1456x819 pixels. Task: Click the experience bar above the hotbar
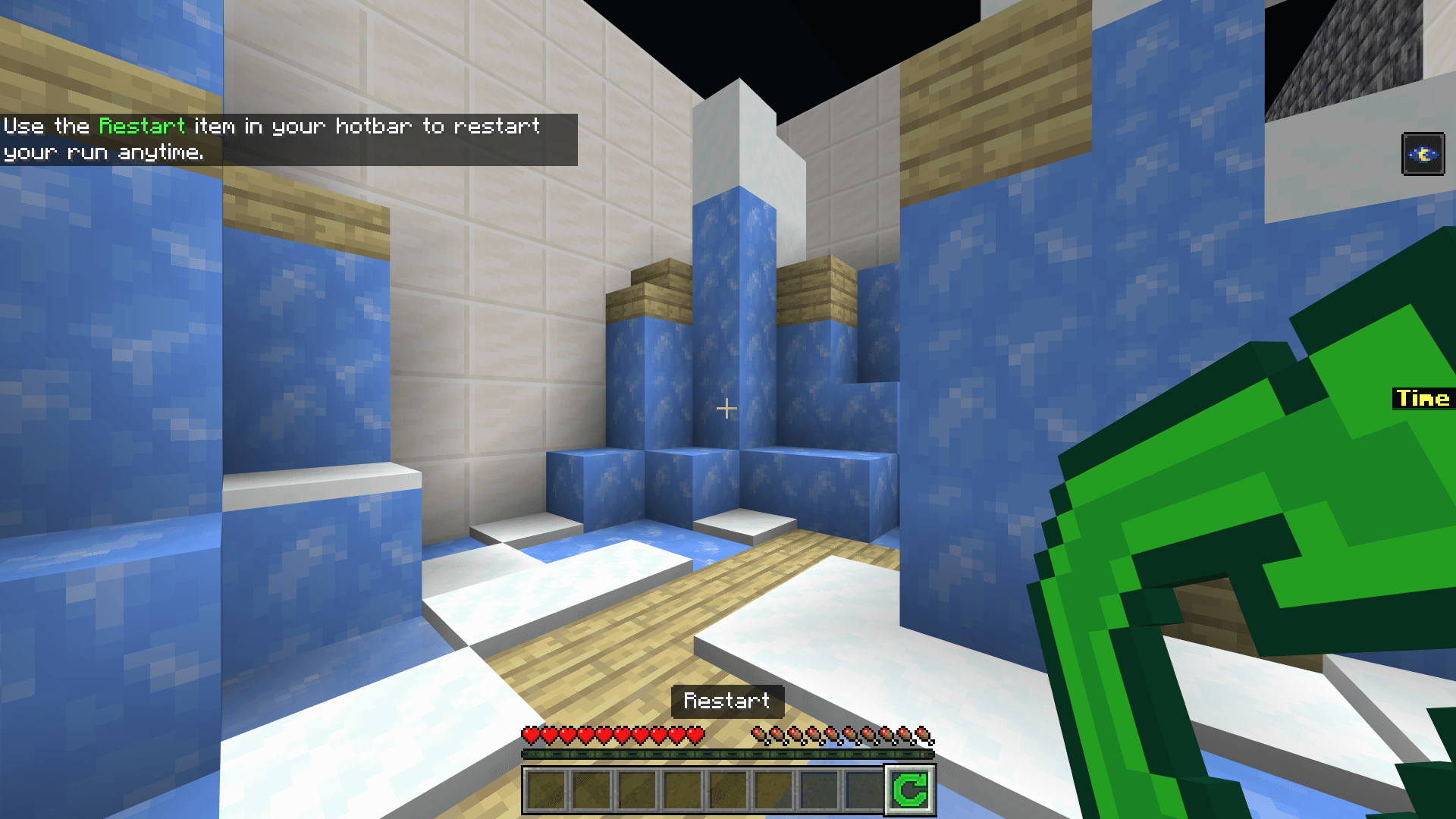point(726,755)
